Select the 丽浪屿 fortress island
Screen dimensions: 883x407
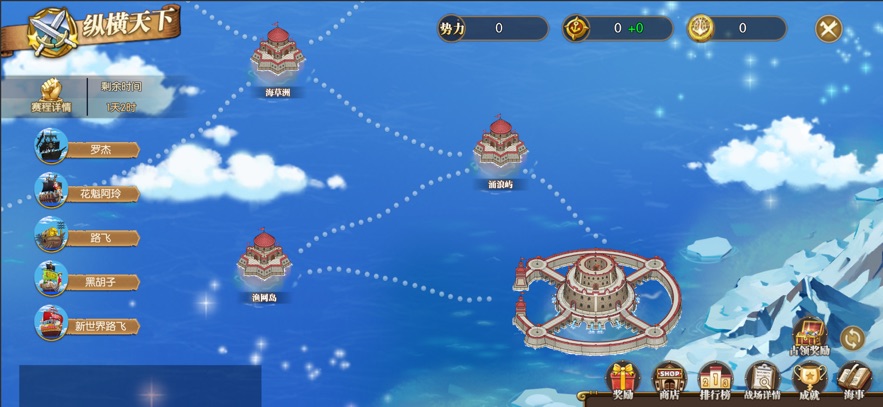pyautogui.click(x=500, y=148)
